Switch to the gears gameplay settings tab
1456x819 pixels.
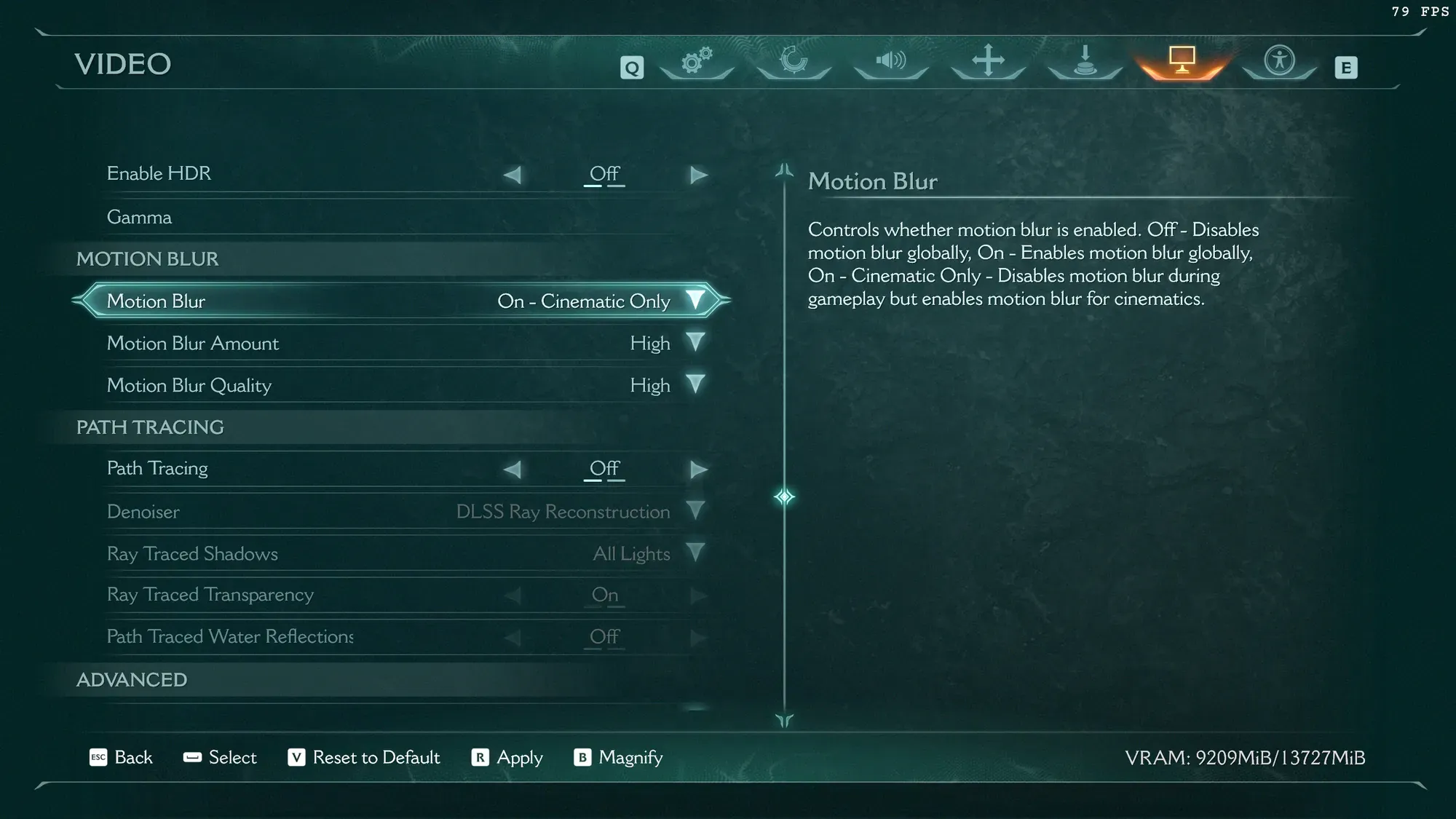click(x=697, y=61)
